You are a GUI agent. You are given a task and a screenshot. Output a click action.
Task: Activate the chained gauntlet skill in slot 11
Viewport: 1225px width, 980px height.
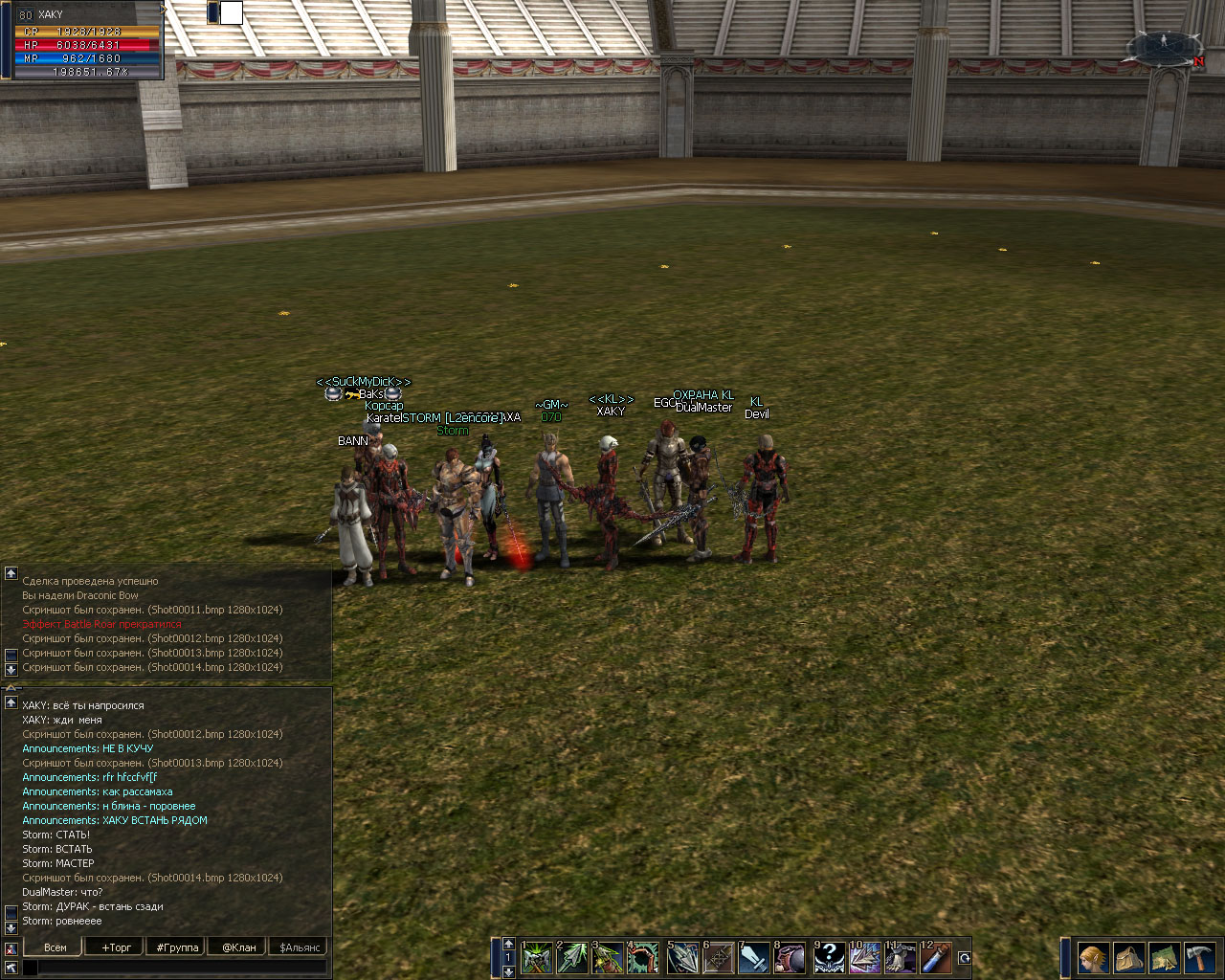coord(901,957)
